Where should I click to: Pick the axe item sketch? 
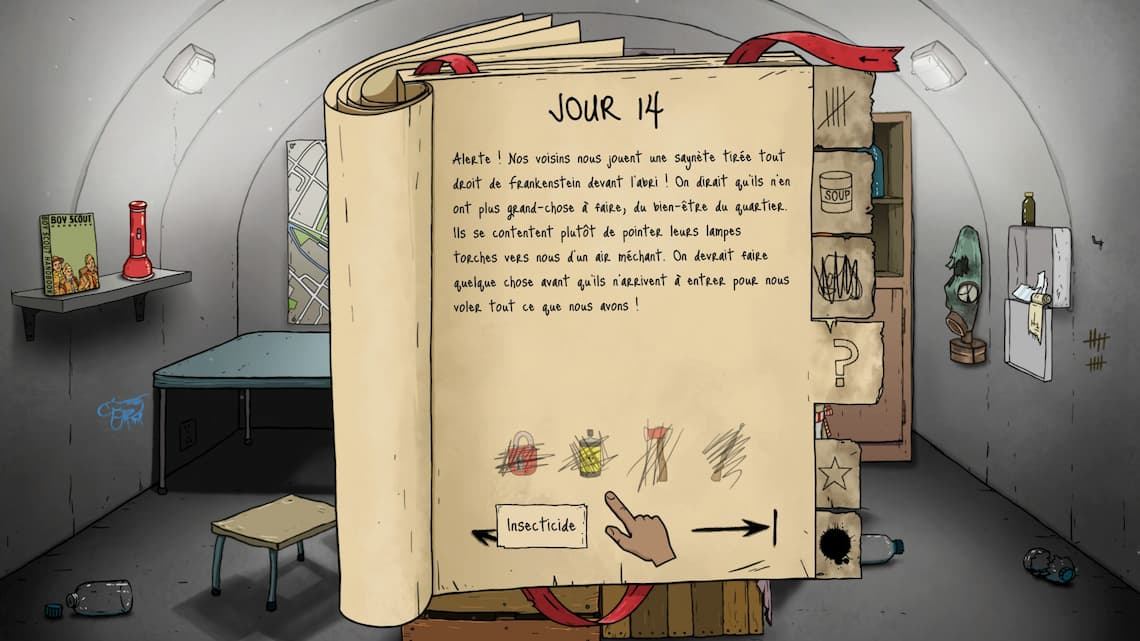click(654, 453)
